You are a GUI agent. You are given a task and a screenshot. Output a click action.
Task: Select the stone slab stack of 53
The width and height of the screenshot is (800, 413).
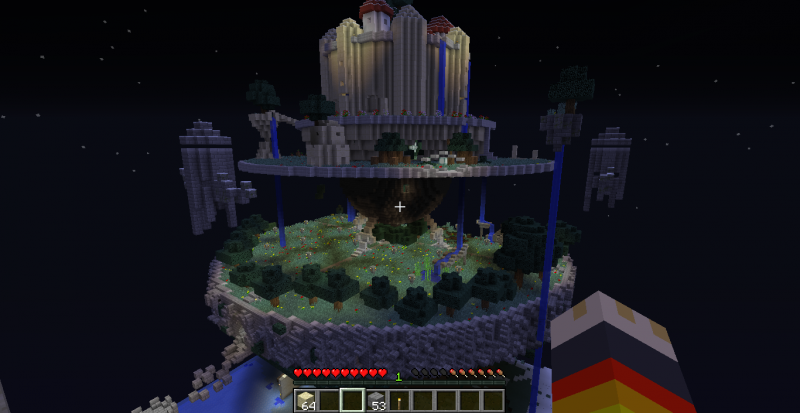click(x=377, y=402)
